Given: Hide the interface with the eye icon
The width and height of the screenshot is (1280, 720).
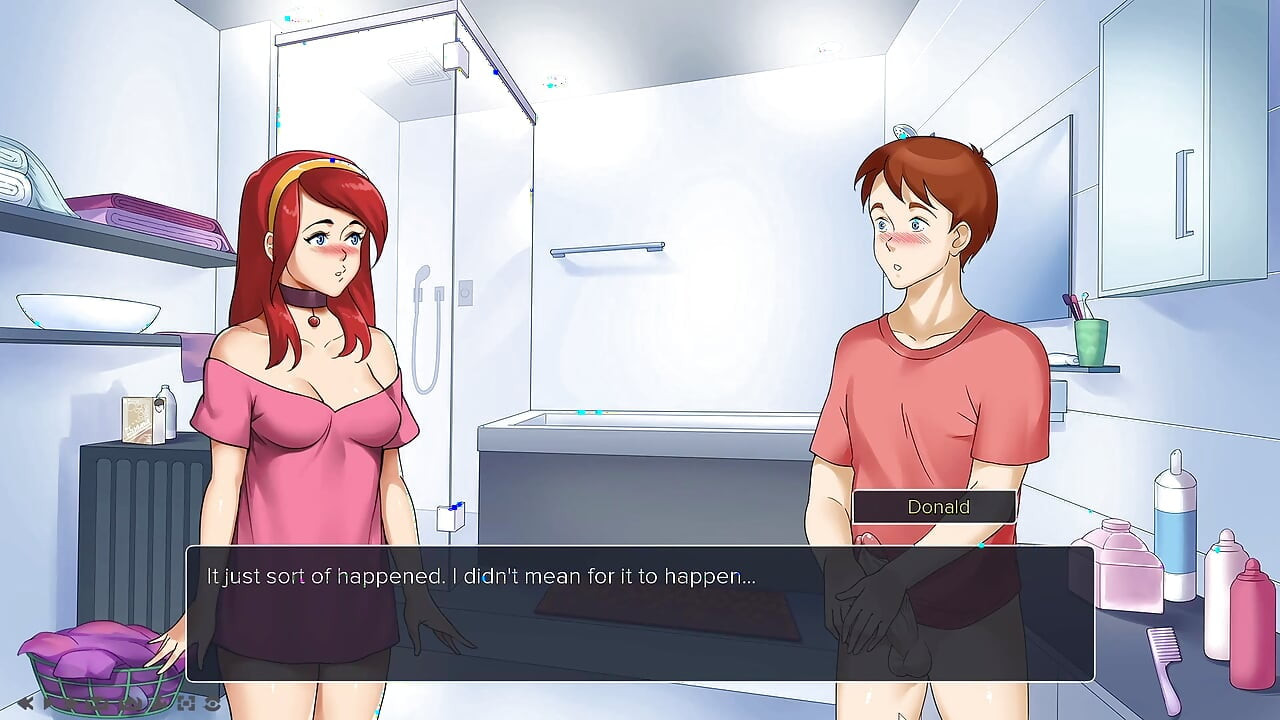Looking at the screenshot, I should [212, 704].
